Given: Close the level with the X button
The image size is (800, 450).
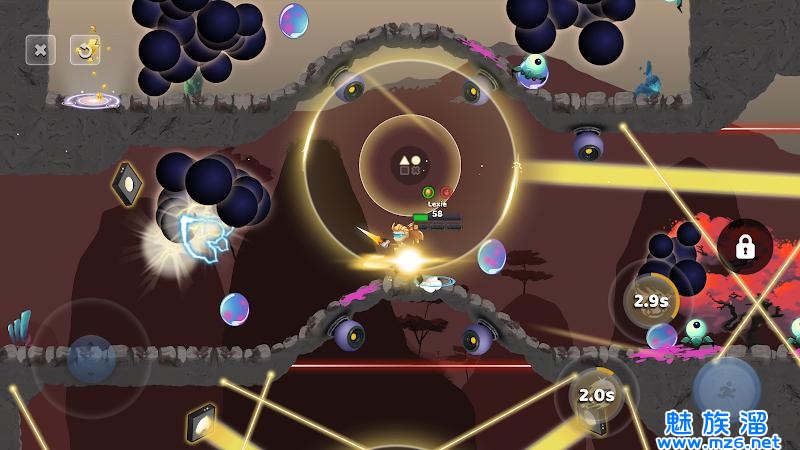Looking at the screenshot, I should [40, 48].
